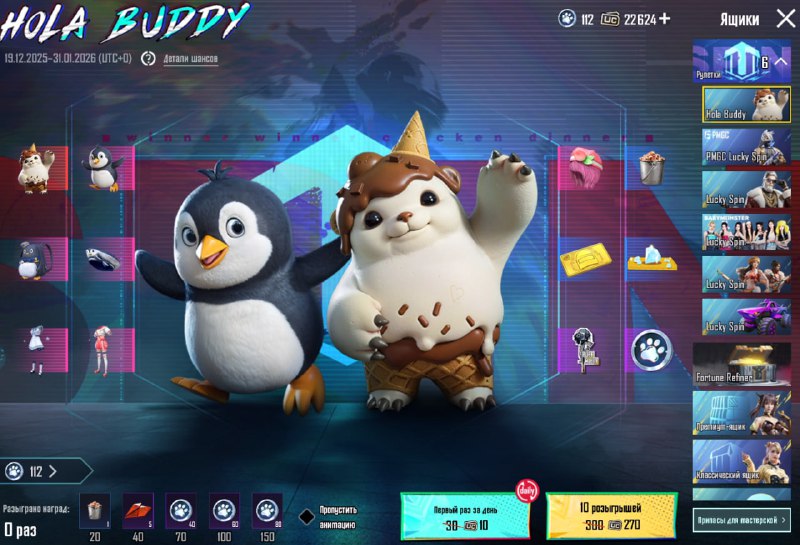Open the Classic crate entry

(741, 462)
